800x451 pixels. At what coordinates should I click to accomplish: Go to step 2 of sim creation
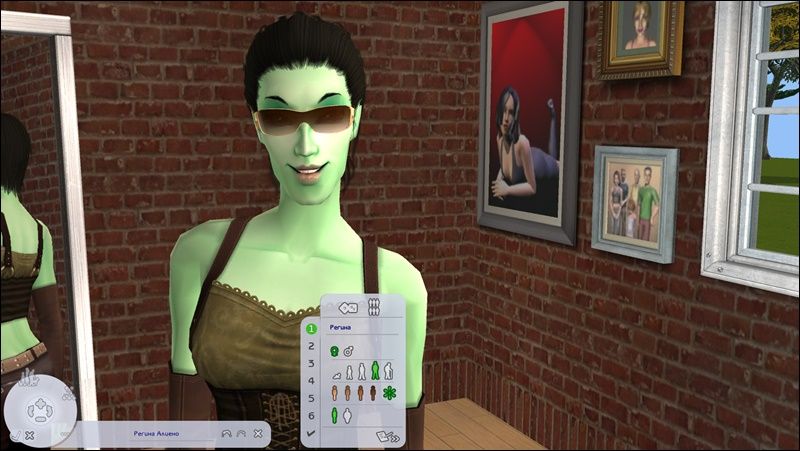[311, 345]
